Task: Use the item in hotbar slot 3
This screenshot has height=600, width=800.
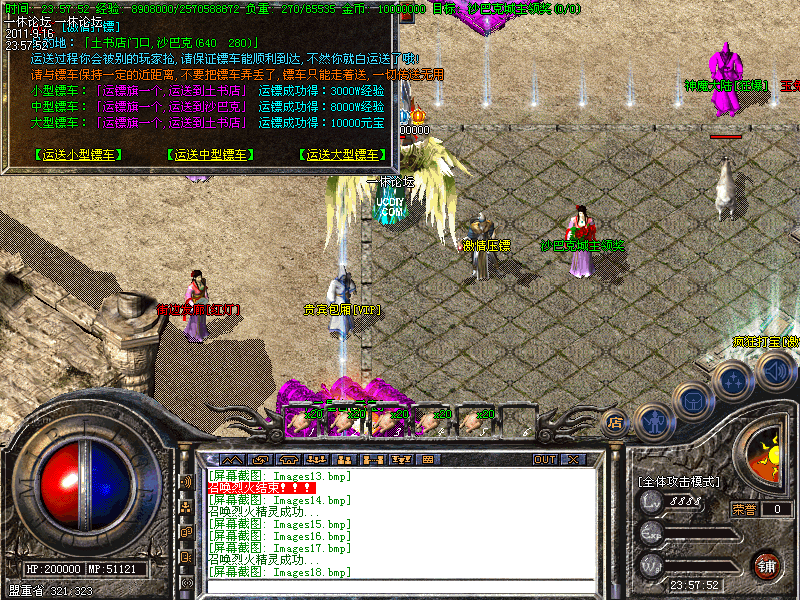Action: pos(384,421)
